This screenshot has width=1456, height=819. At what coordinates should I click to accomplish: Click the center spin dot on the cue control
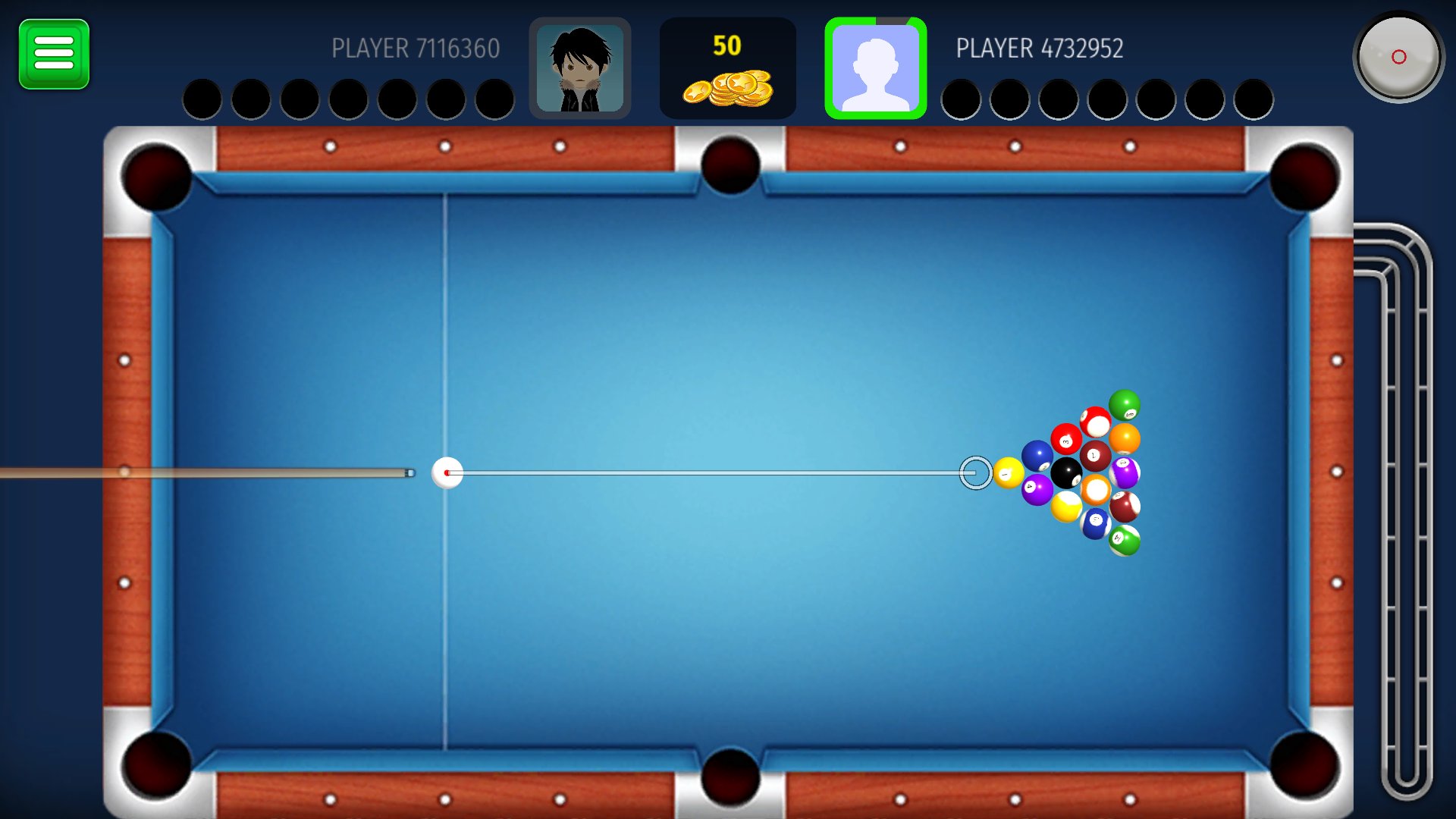click(x=1398, y=55)
